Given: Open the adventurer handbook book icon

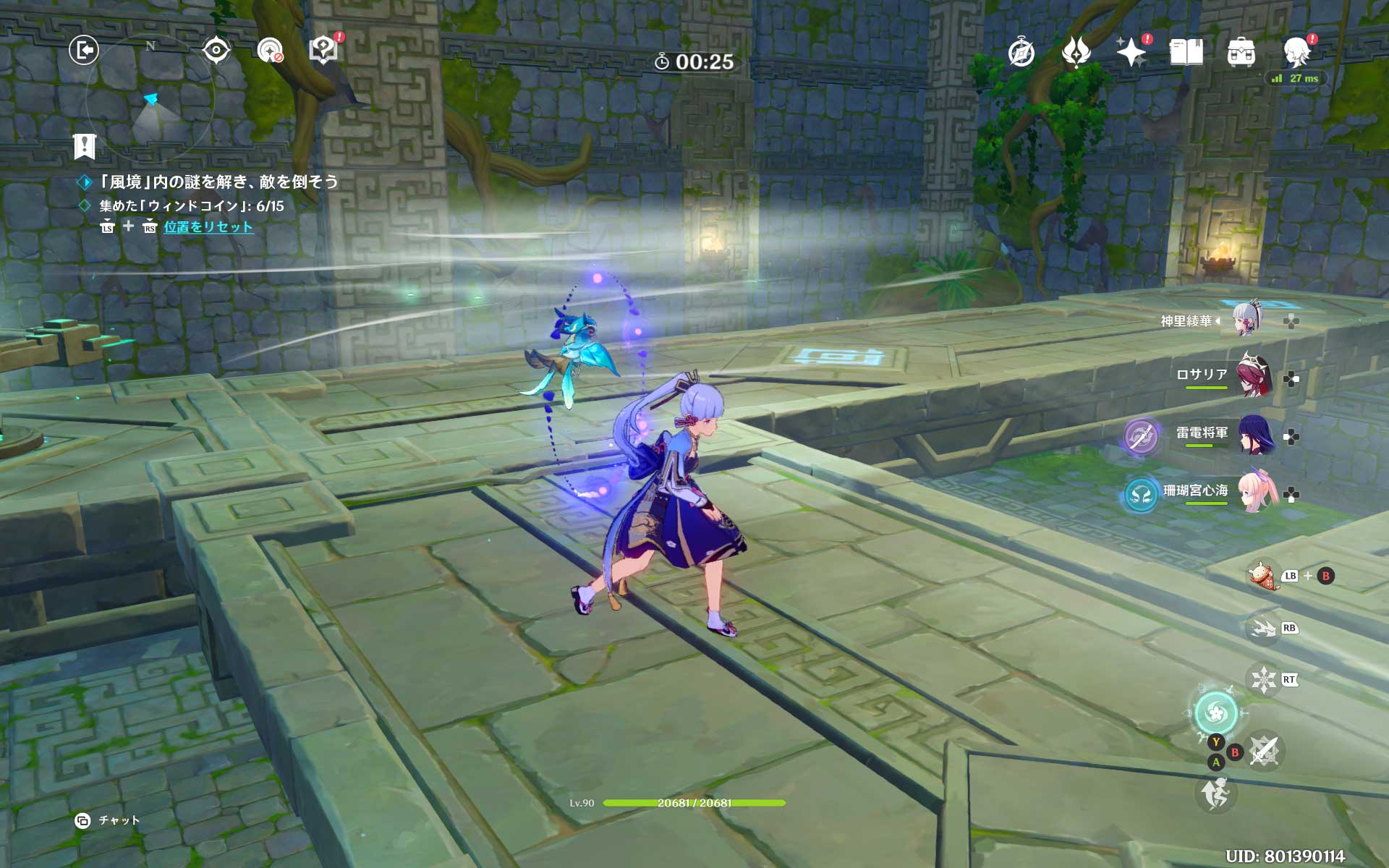Looking at the screenshot, I should click(1186, 52).
